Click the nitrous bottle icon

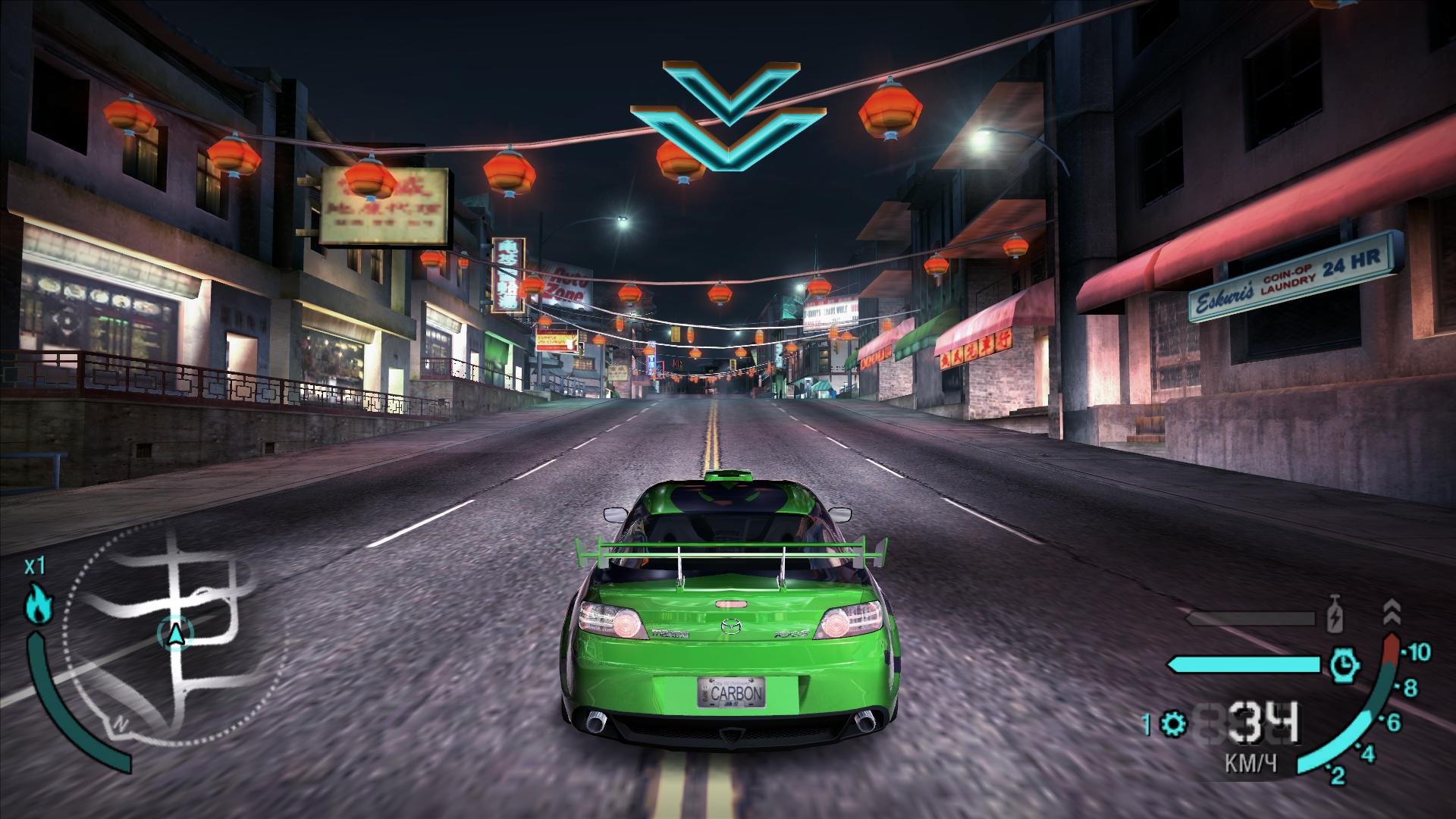1335,616
